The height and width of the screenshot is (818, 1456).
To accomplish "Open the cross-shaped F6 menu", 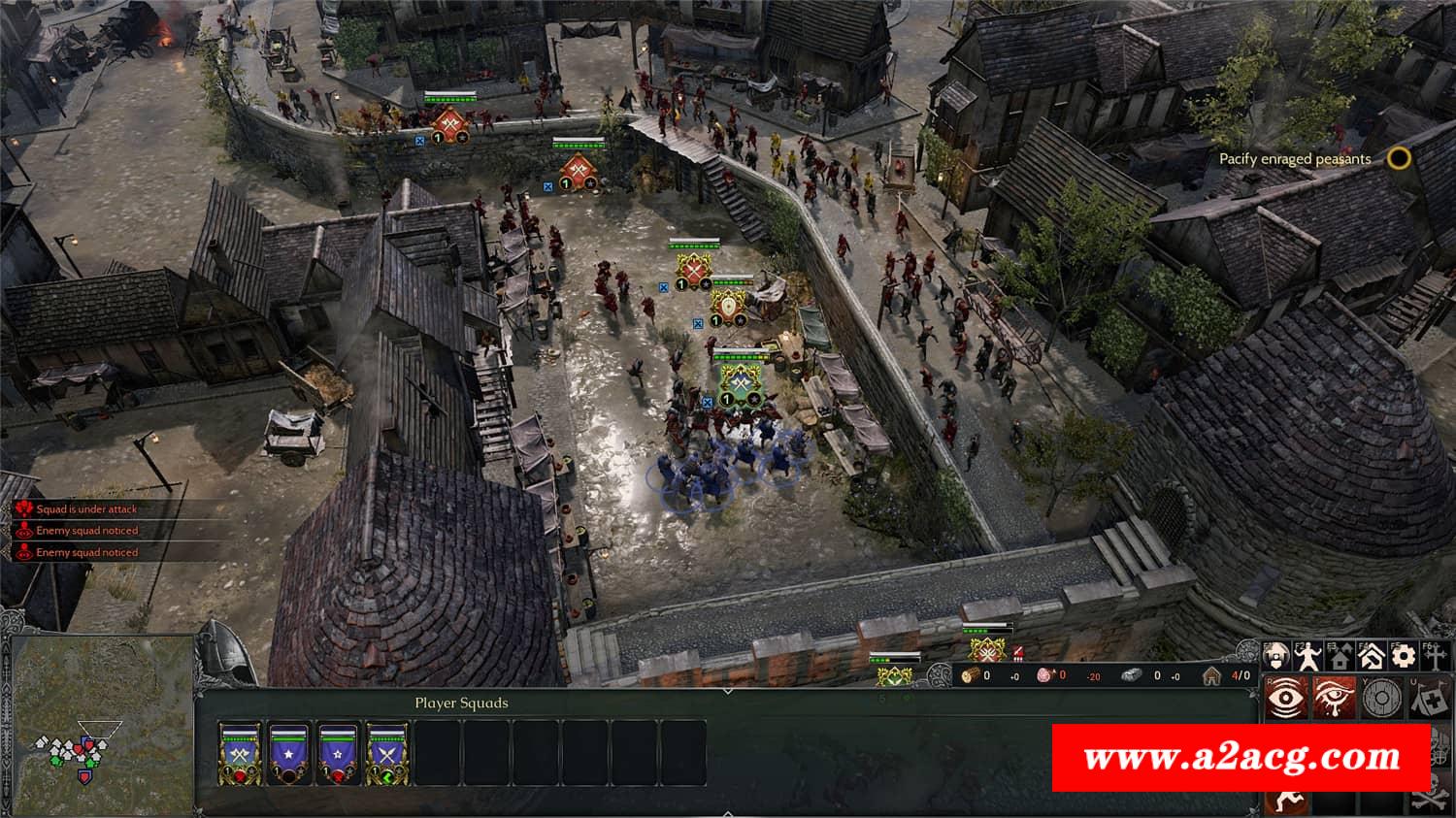I will click(1436, 657).
